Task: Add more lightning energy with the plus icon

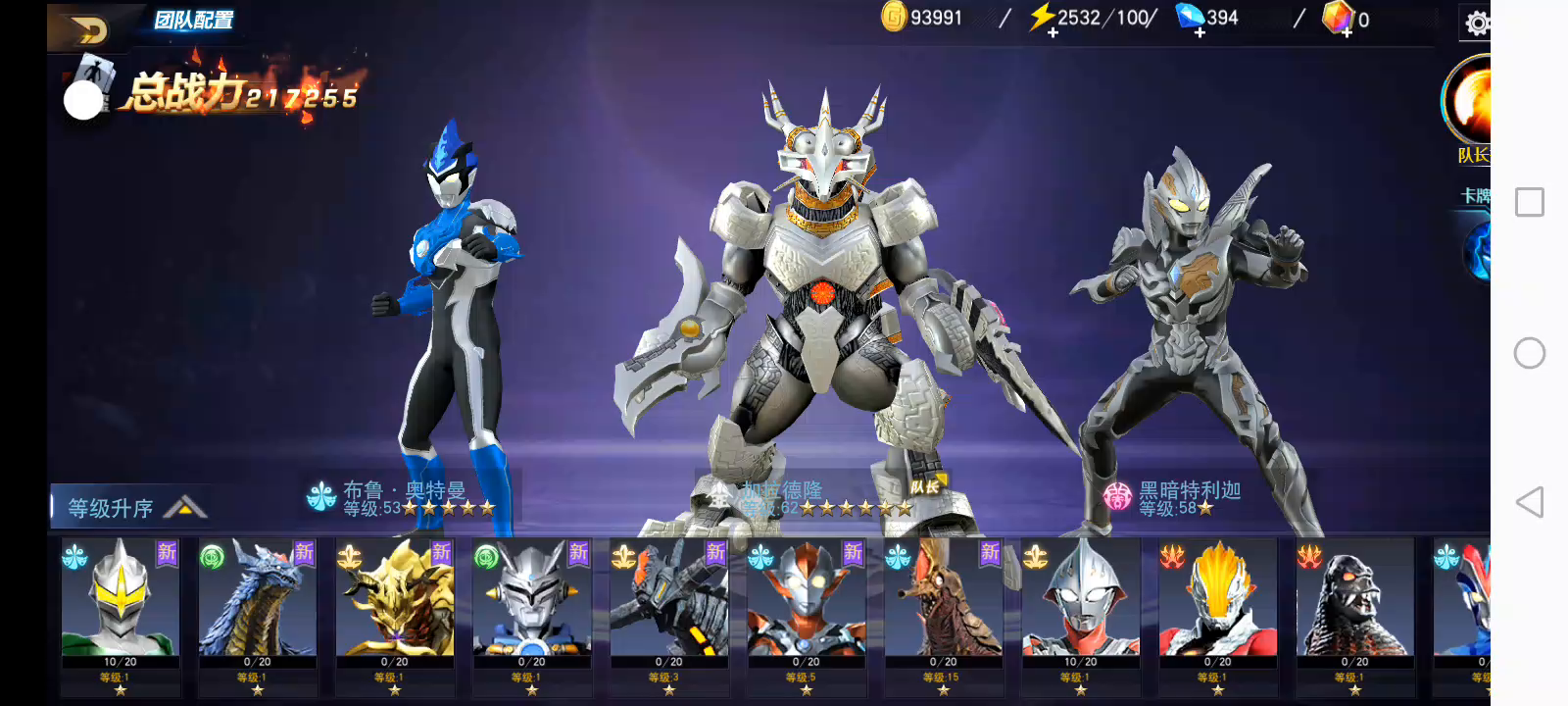Action: tap(1053, 32)
